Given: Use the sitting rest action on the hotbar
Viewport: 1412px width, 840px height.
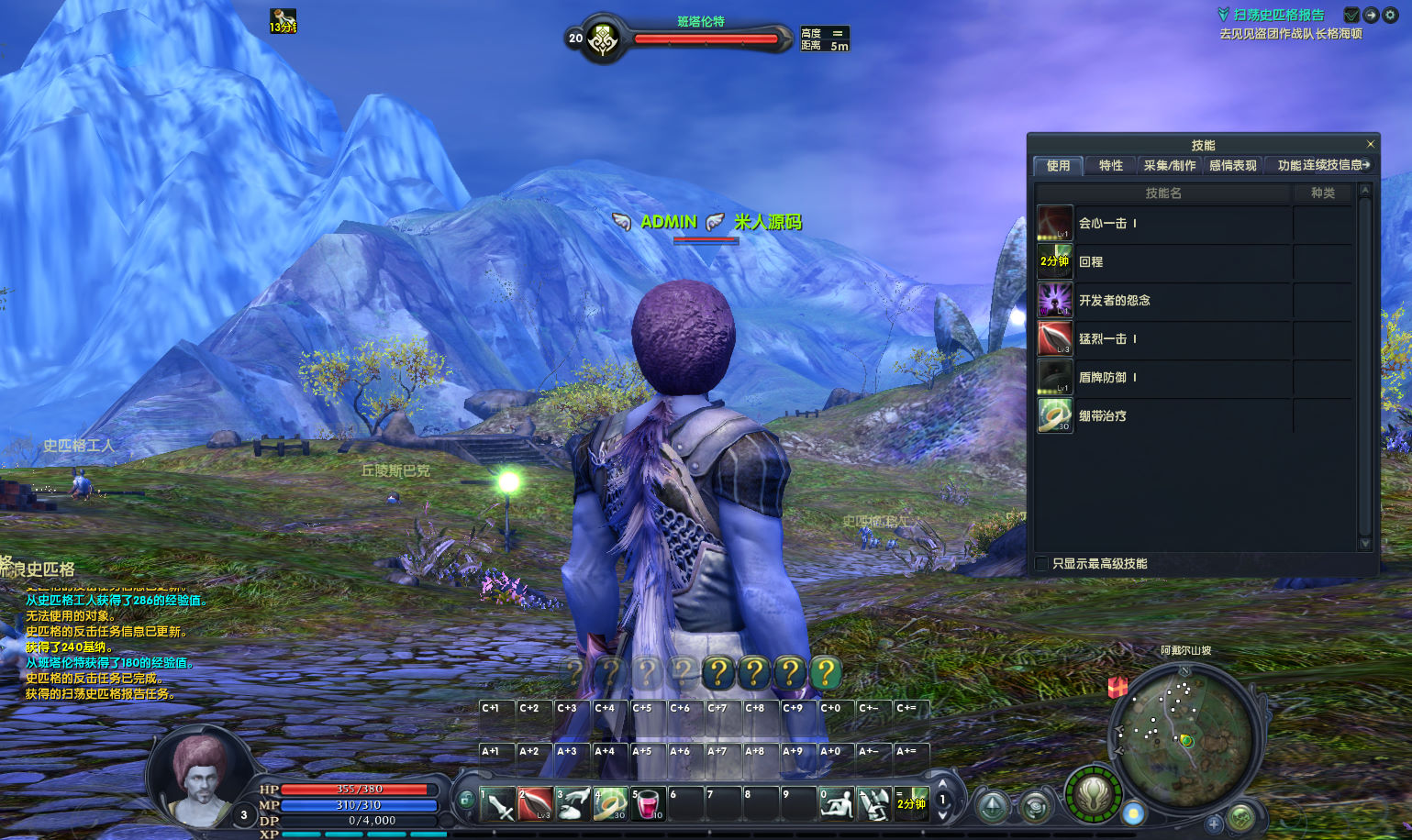Looking at the screenshot, I should pos(836,804).
